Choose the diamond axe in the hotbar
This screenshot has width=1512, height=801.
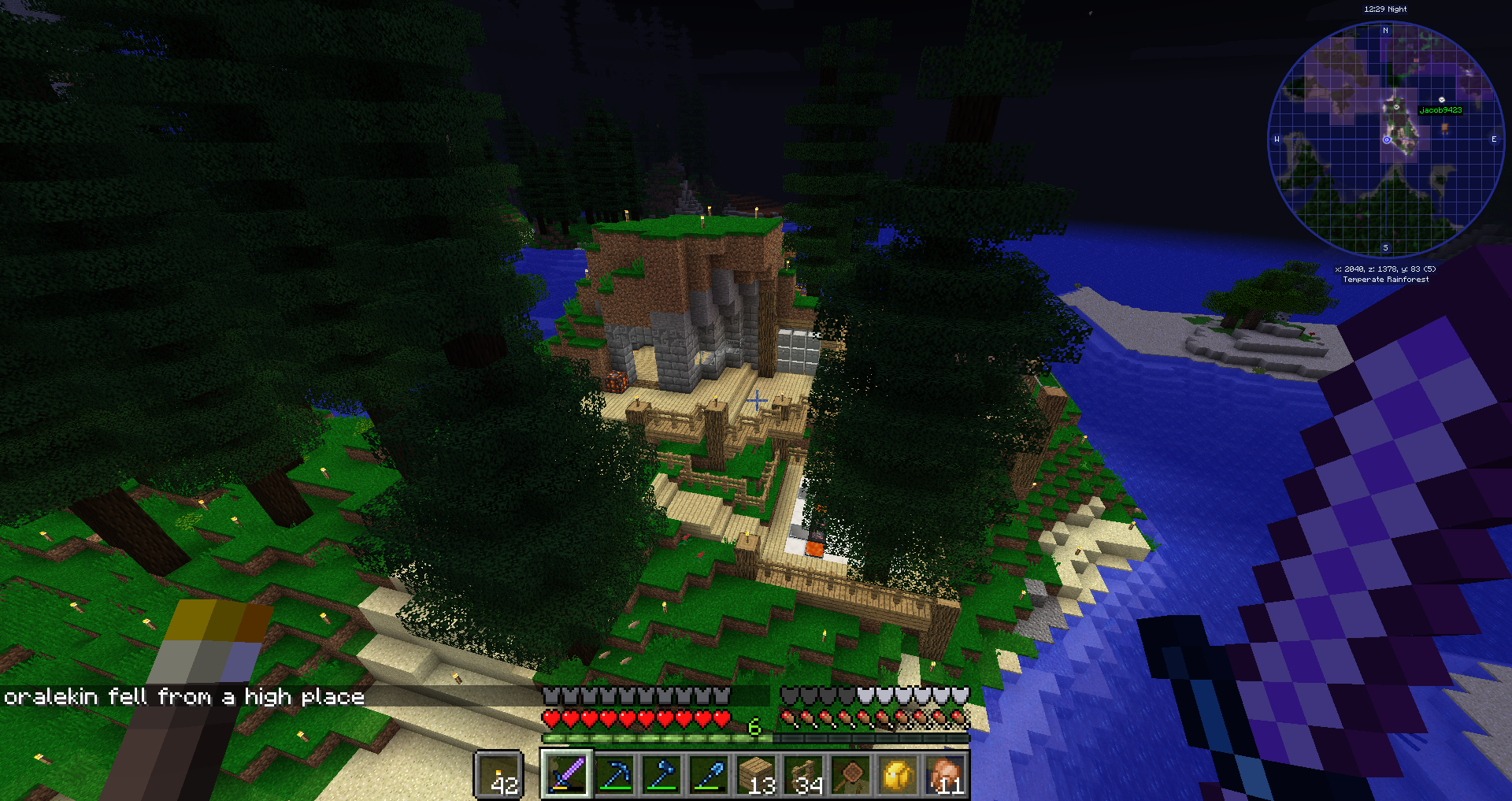click(x=661, y=775)
